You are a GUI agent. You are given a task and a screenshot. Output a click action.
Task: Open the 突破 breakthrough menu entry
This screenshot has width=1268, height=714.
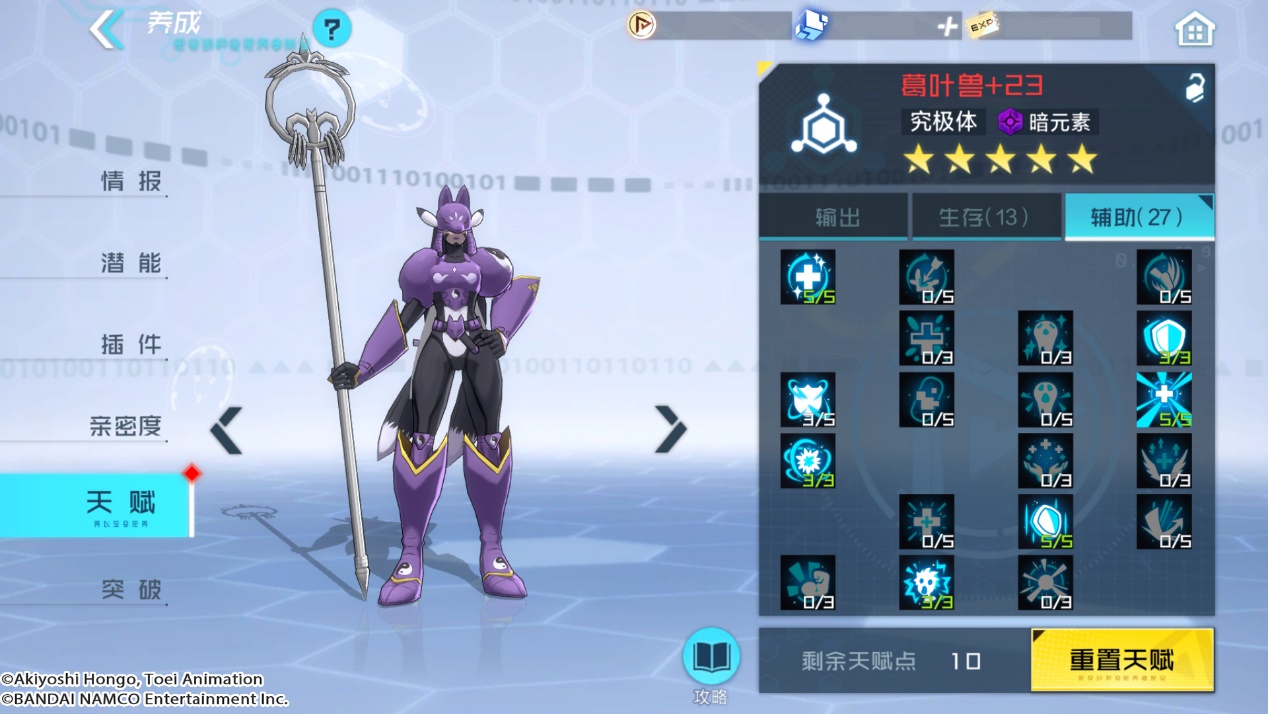point(130,590)
